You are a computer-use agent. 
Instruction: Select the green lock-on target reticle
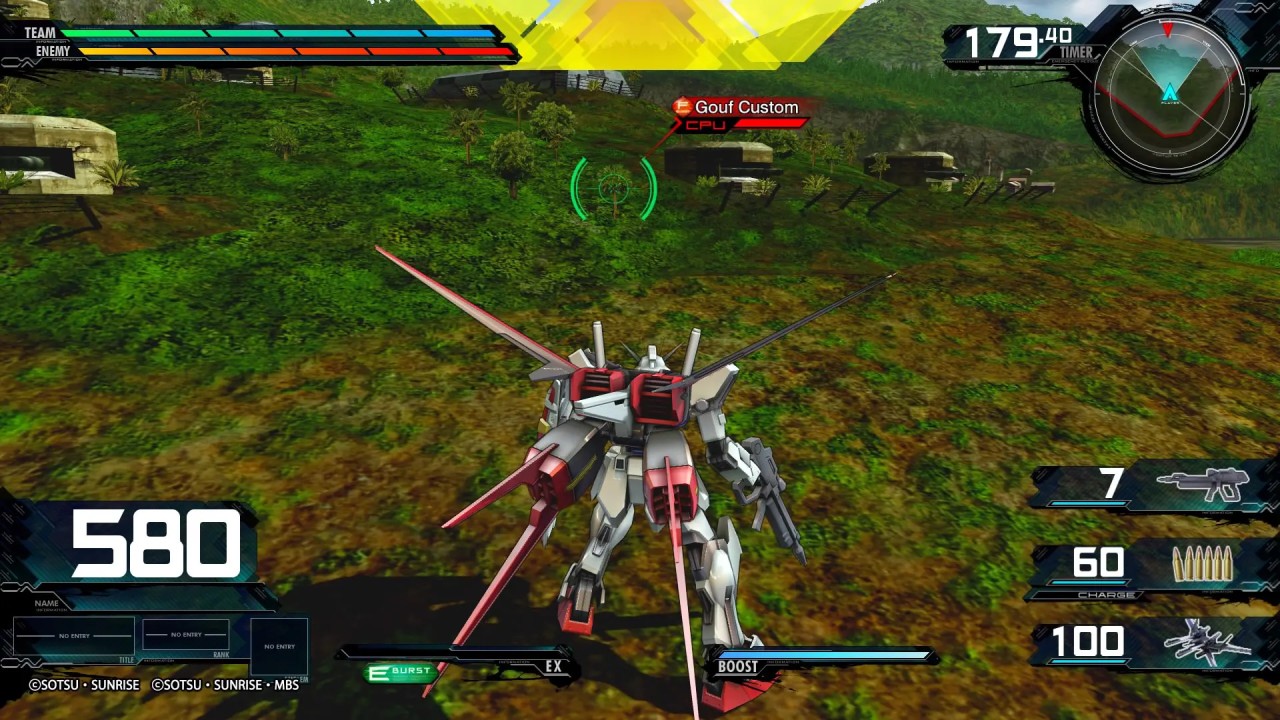[613, 186]
